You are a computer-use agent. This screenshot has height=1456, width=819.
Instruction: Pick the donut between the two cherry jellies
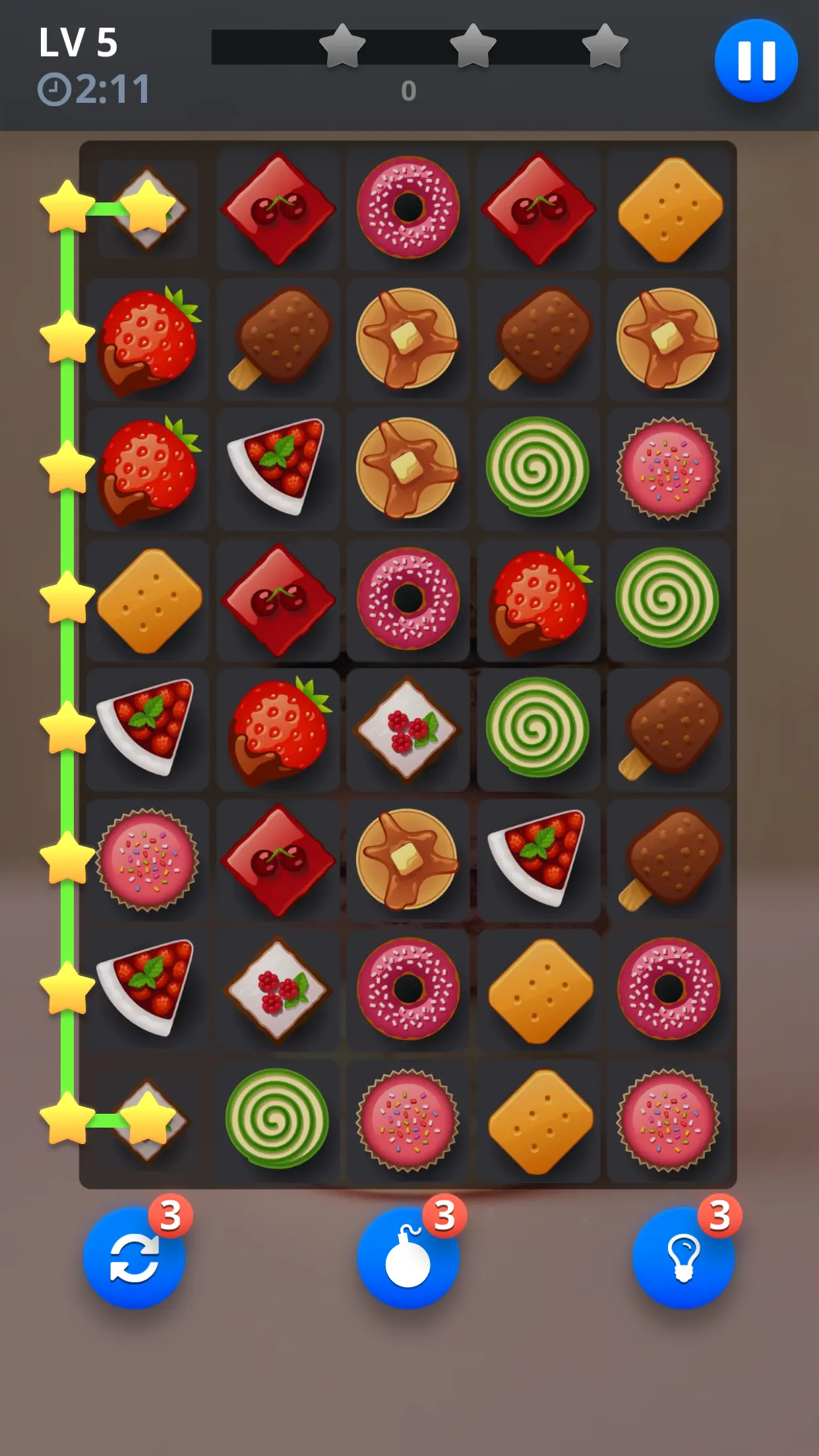pyautogui.click(x=408, y=207)
